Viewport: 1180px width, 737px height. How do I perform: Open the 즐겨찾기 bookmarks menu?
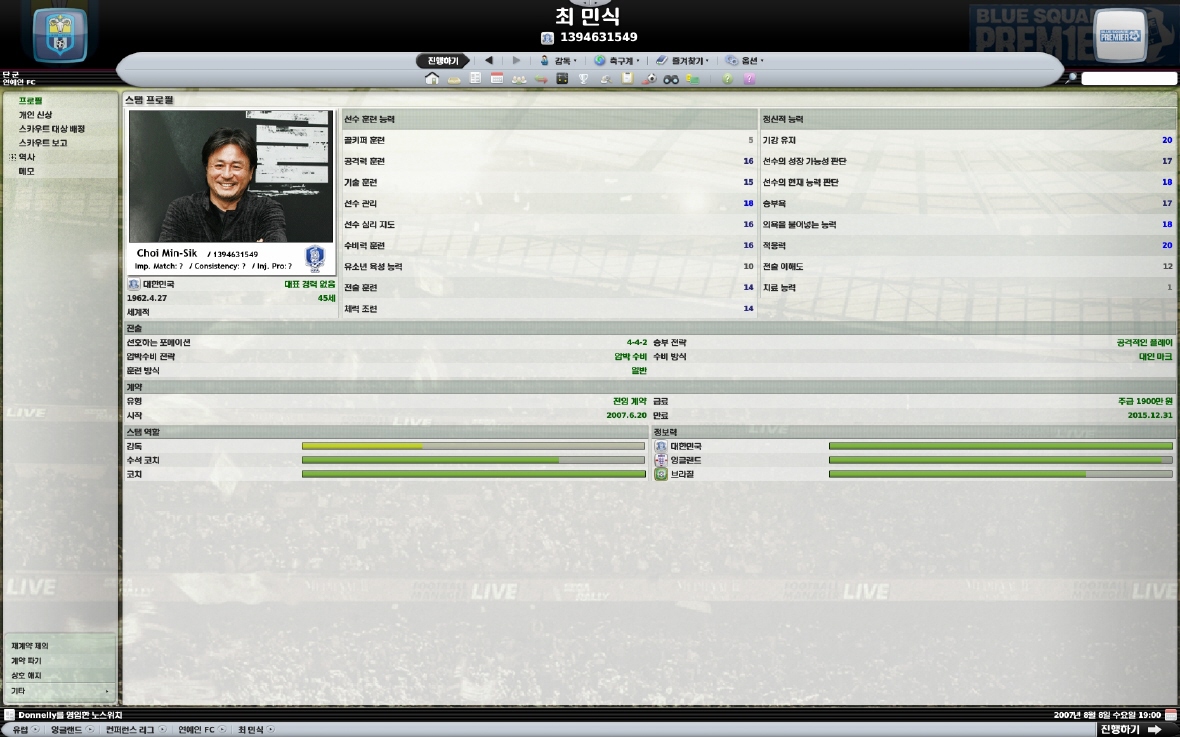coord(681,61)
